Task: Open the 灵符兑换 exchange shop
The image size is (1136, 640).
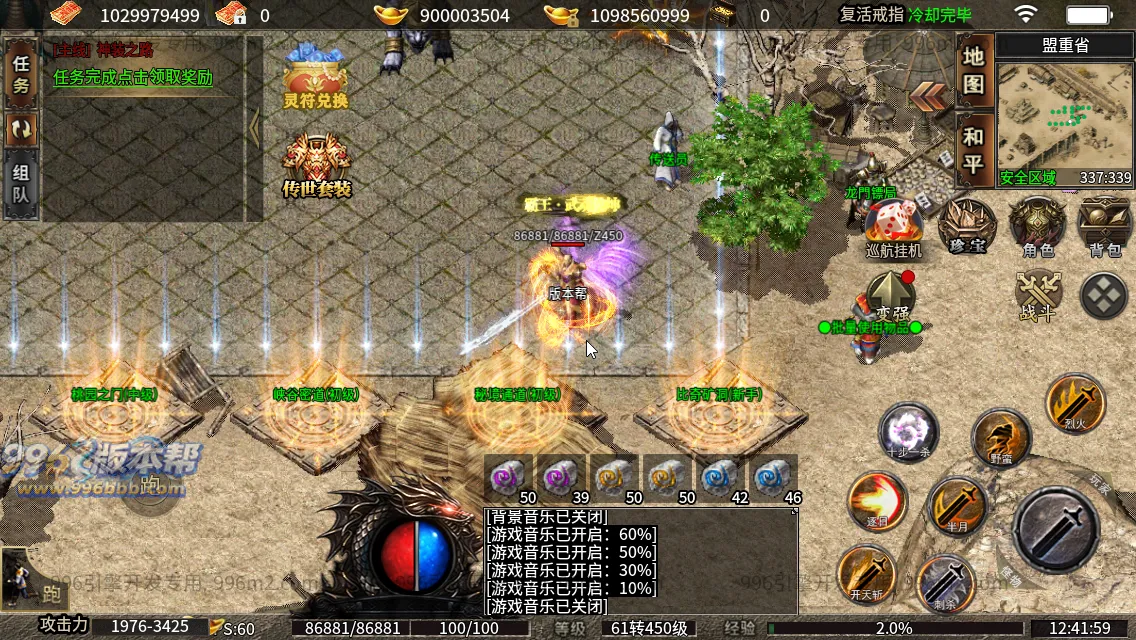Action: 315,80
